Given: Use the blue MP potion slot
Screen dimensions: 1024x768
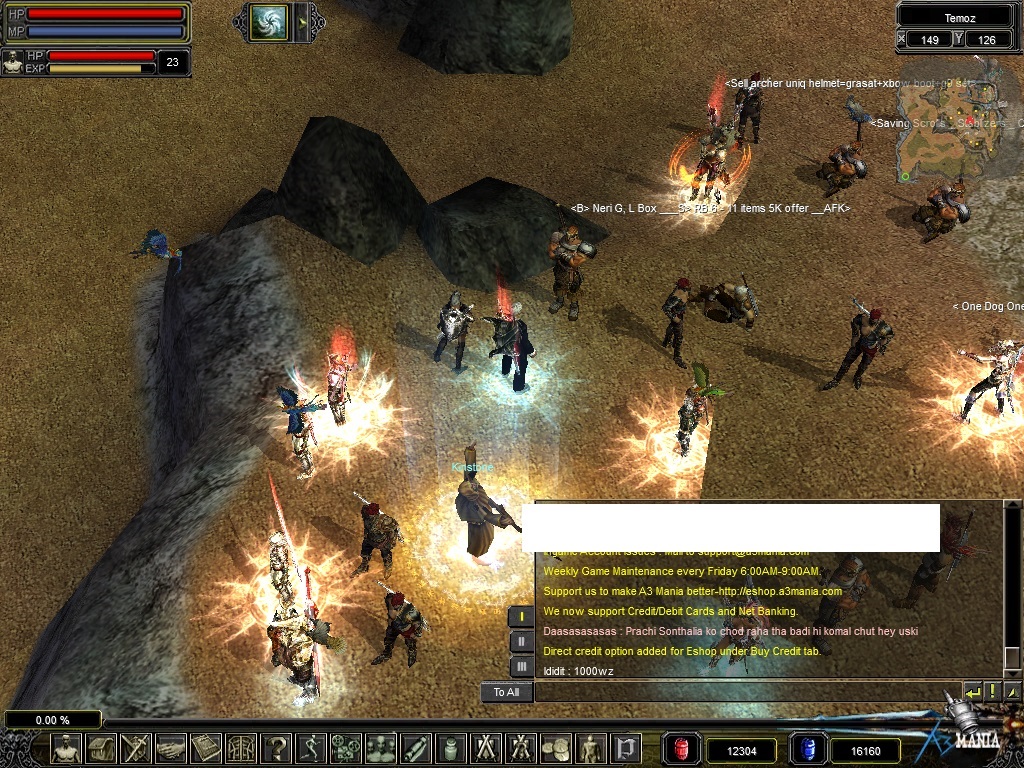Looking at the screenshot, I should point(807,748).
